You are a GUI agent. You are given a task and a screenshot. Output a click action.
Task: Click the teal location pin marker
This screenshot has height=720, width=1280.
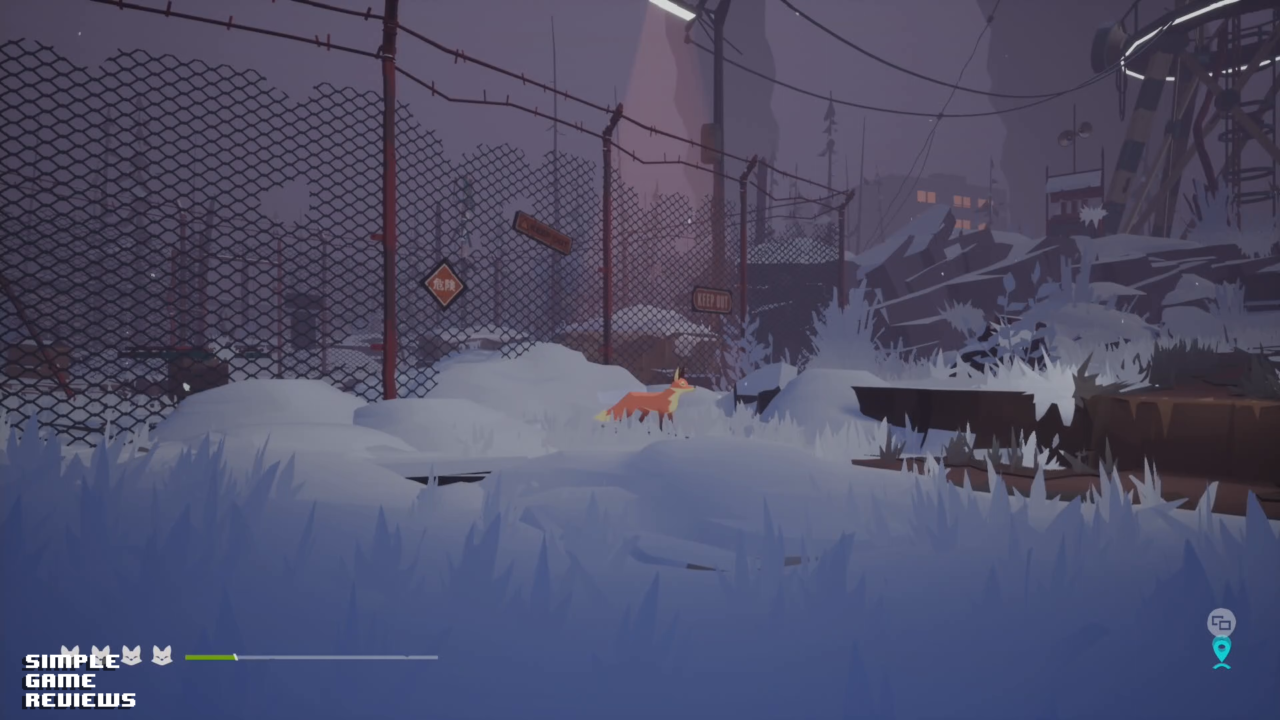tap(1221, 650)
